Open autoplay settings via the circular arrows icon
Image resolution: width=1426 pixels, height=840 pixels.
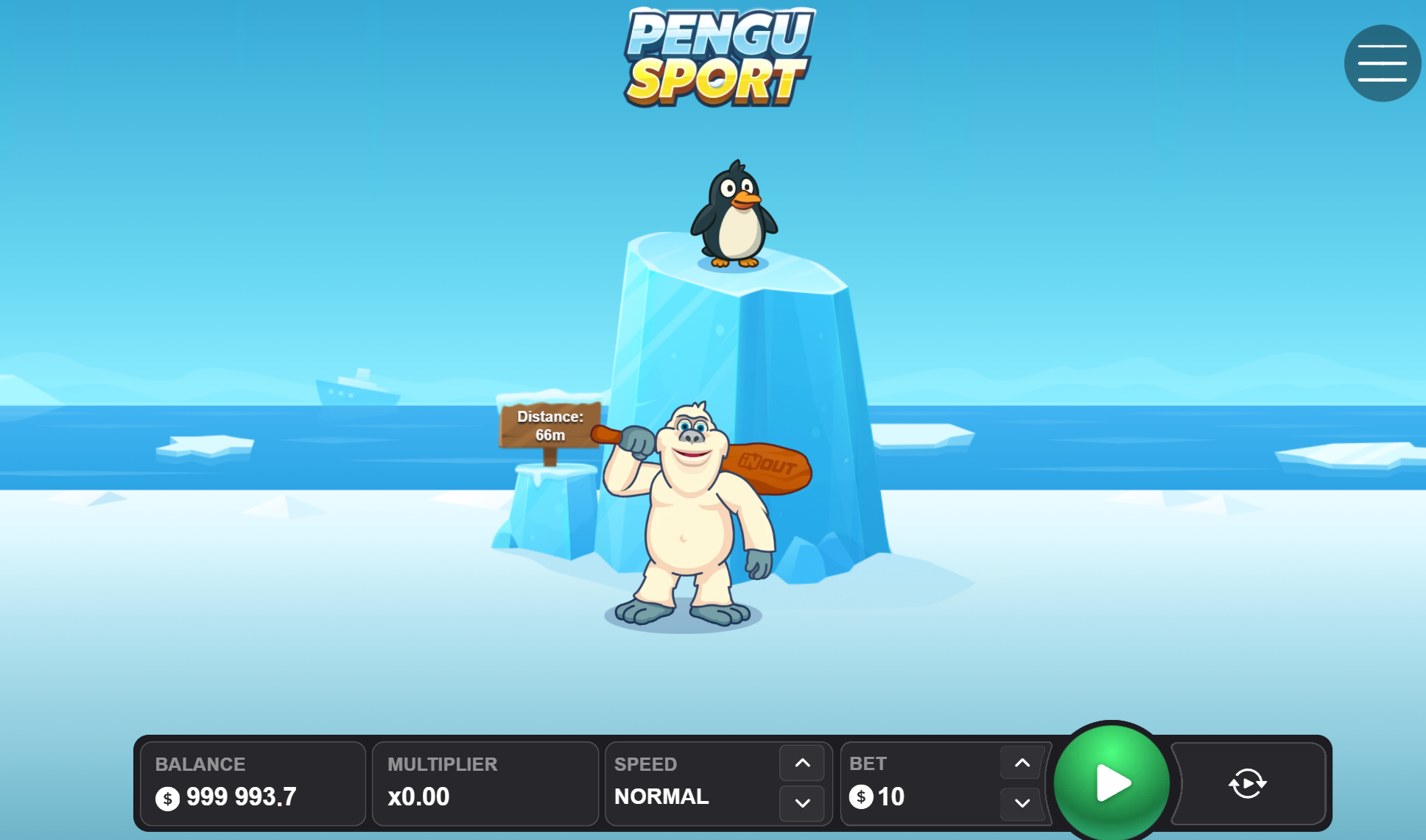click(1247, 783)
